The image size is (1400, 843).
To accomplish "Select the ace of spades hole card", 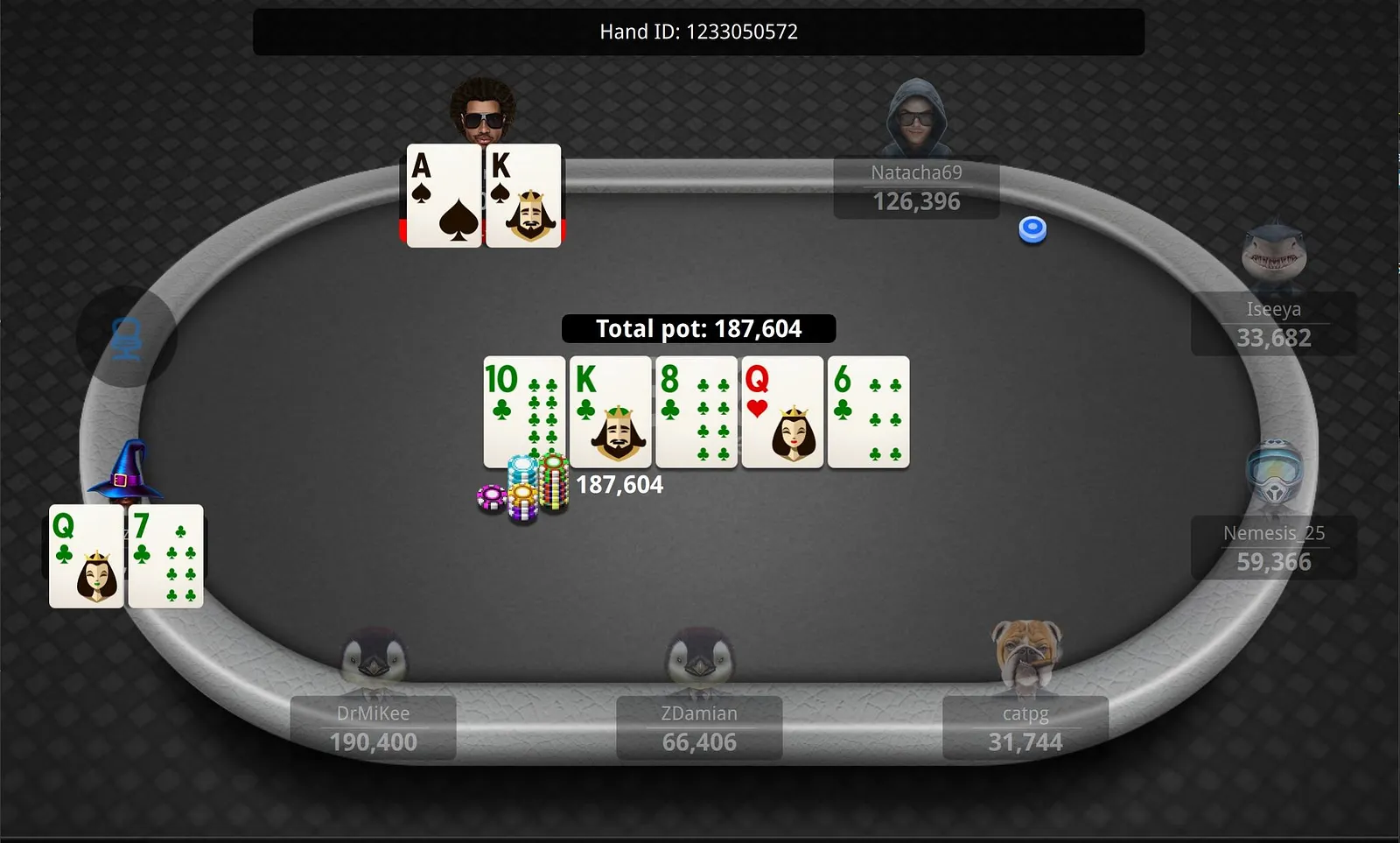I will [444, 196].
